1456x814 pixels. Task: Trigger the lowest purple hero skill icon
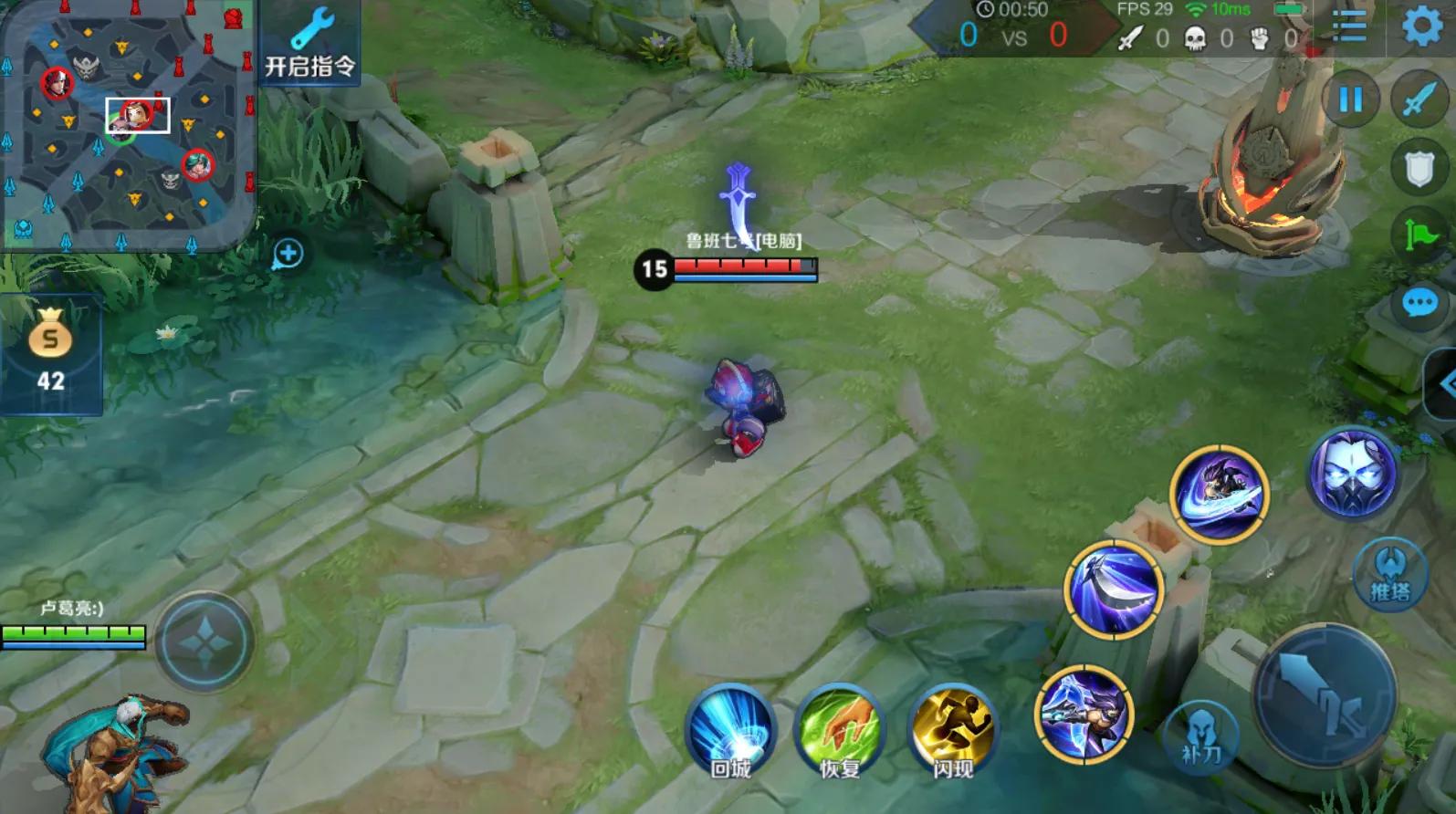[1084, 714]
